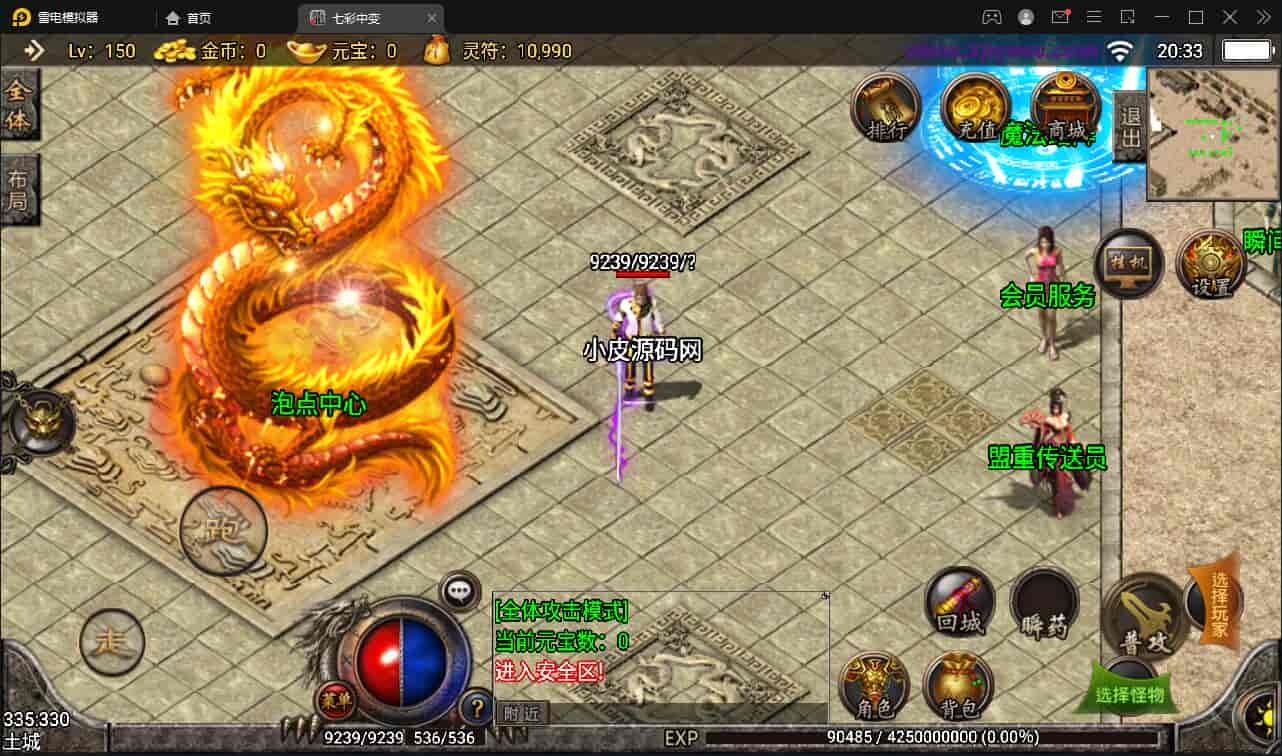Choose 选择玩家 player targeting
This screenshot has width=1282, height=756.
click(1219, 603)
